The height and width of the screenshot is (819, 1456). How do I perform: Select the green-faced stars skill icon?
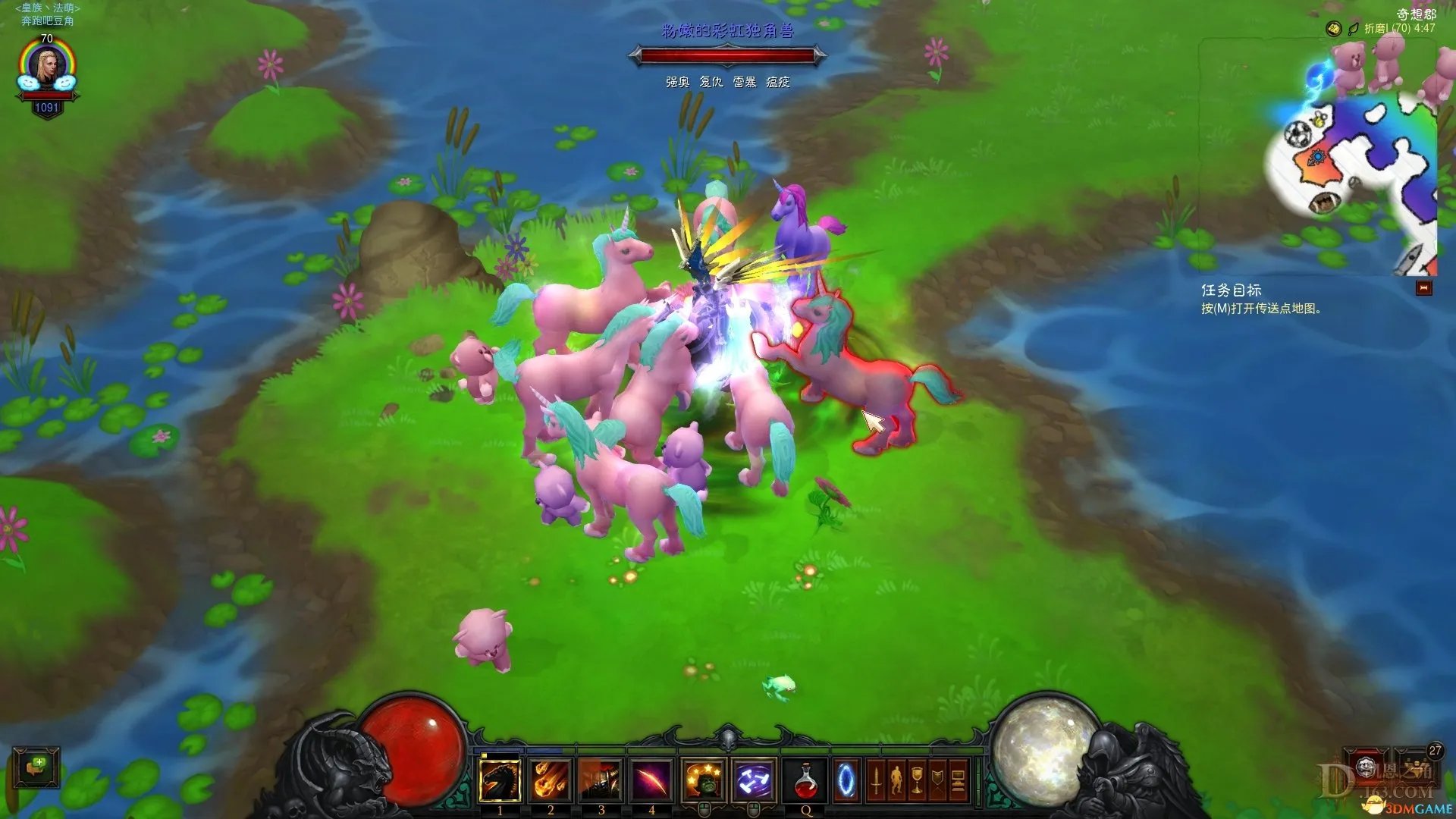click(x=703, y=780)
